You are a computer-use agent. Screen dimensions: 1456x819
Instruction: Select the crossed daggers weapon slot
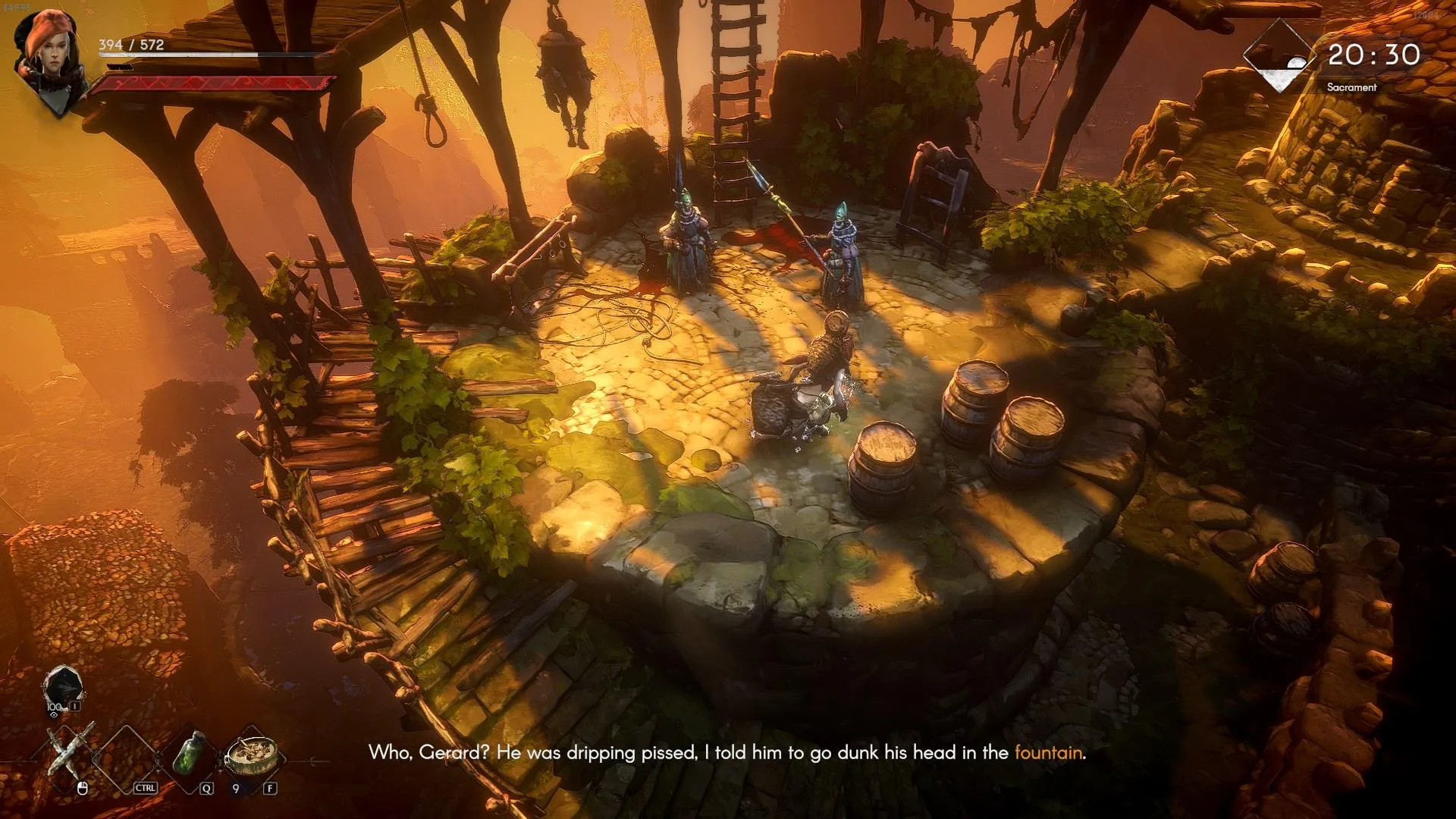click(72, 751)
